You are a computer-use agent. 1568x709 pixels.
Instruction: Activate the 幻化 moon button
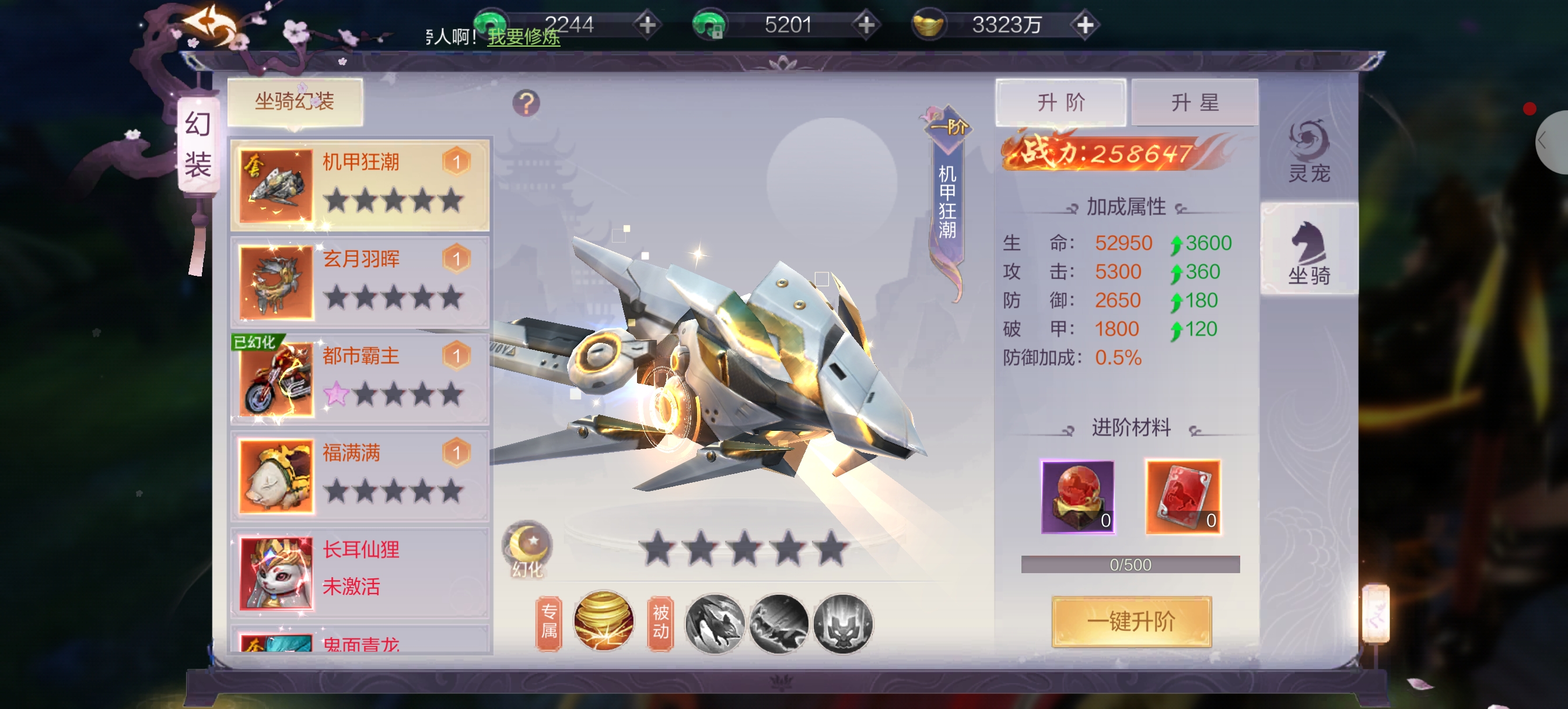[x=527, y=547]
